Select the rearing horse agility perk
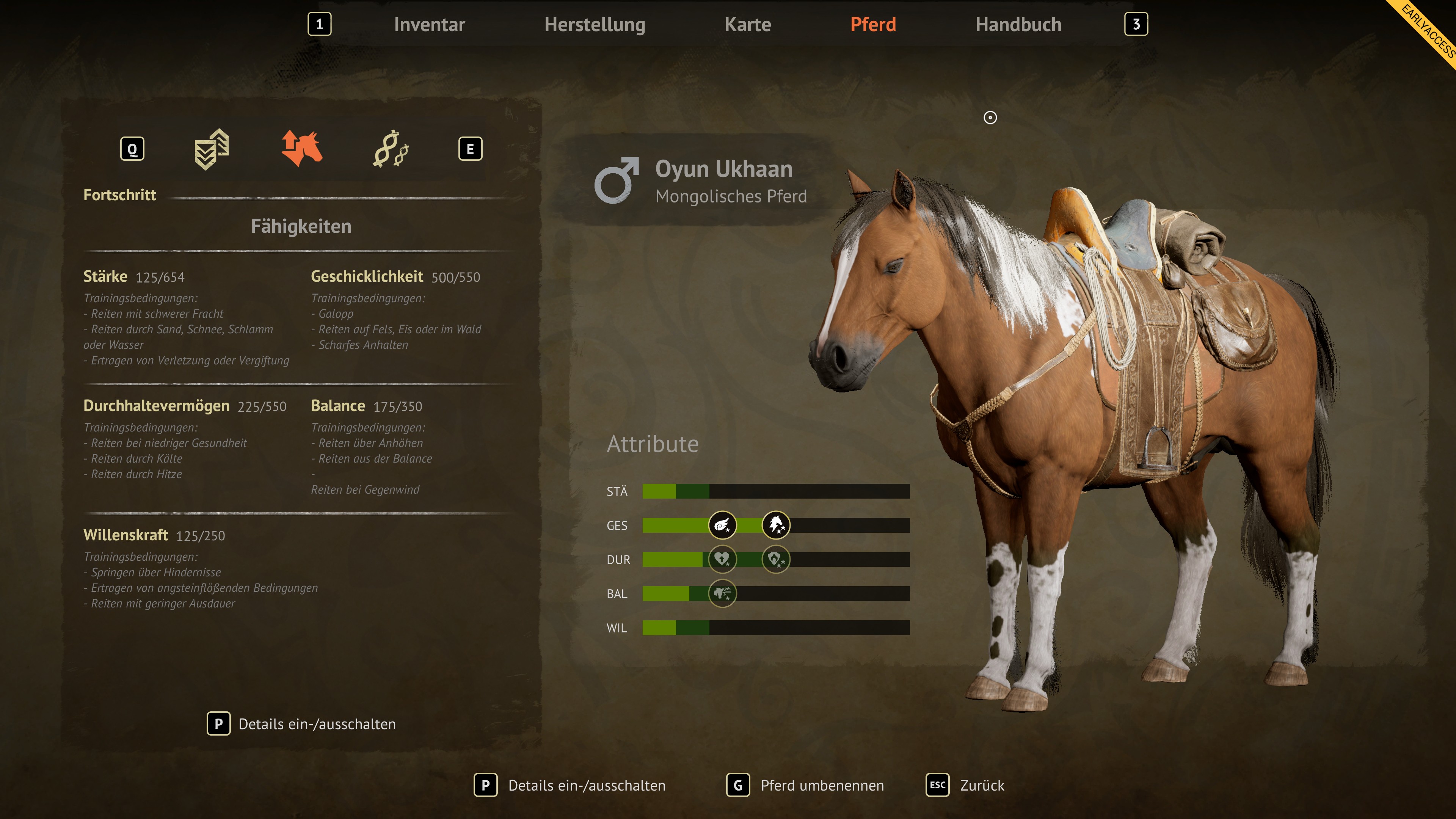1456x819 pixels. point(775,525)
